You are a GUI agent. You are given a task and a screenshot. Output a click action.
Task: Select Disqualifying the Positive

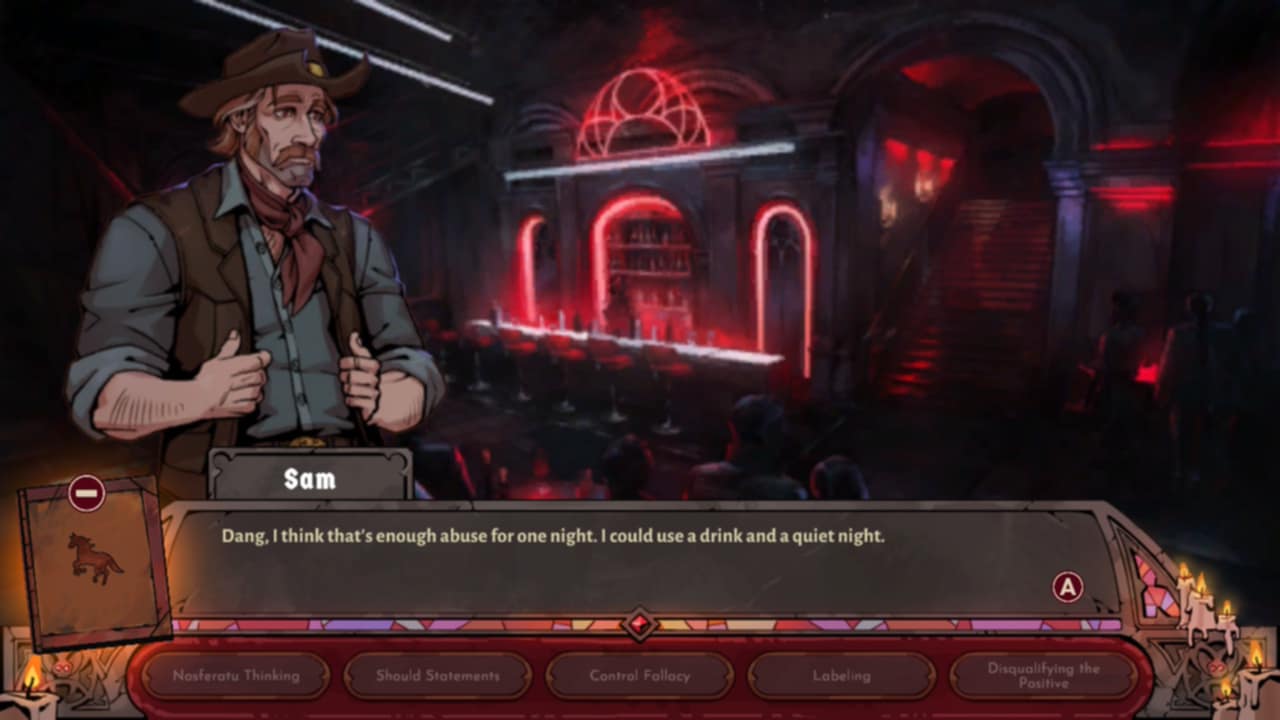coord(1043,676)
